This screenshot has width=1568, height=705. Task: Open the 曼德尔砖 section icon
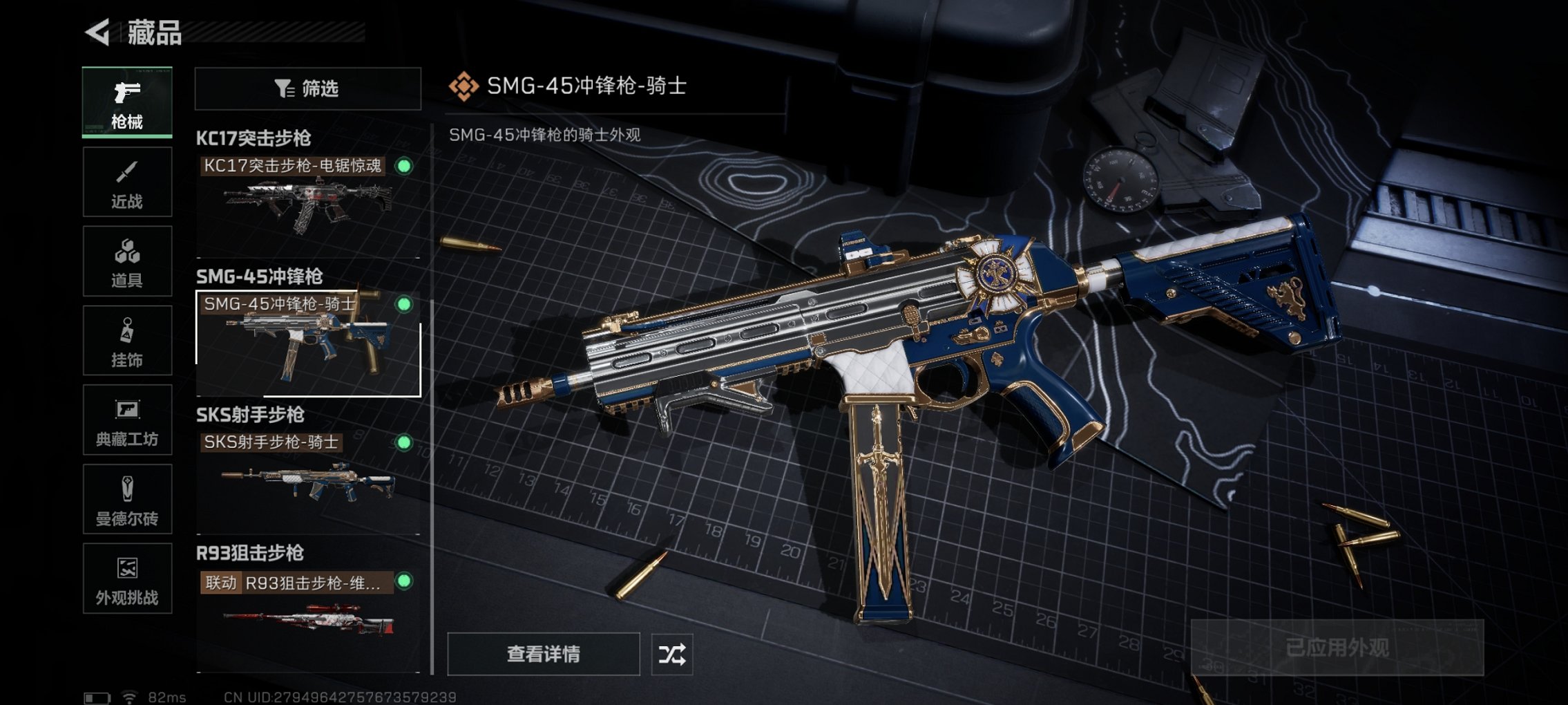click(126, 499)
